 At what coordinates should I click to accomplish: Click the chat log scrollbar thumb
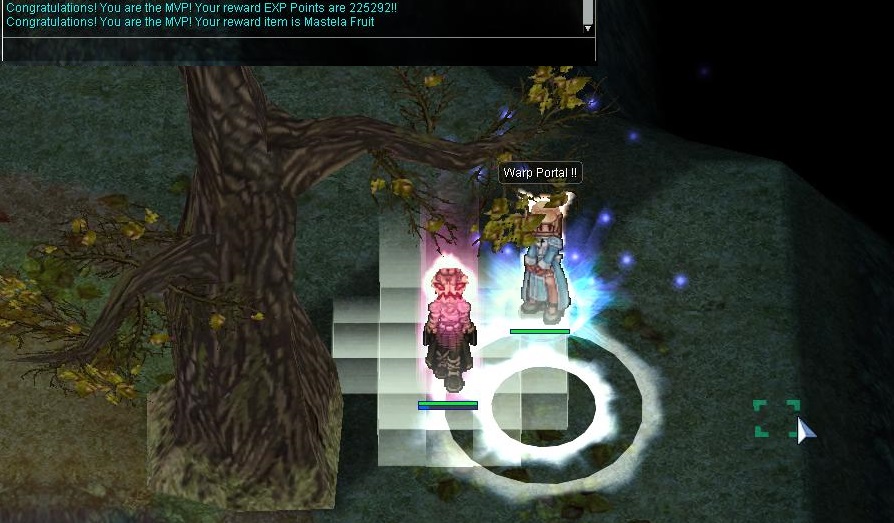tap(588, 10)
